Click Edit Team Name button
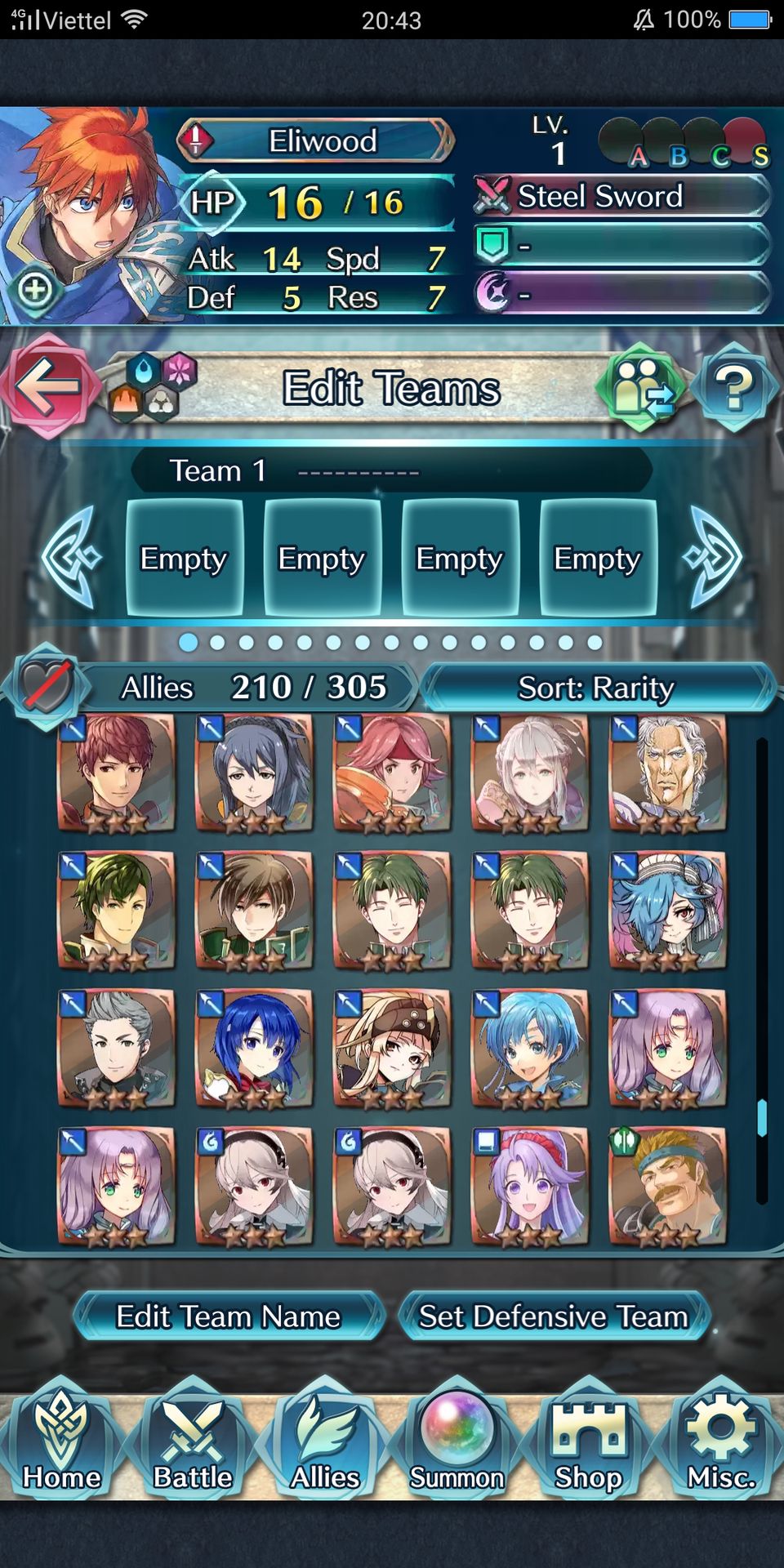 click(229, 1316)
